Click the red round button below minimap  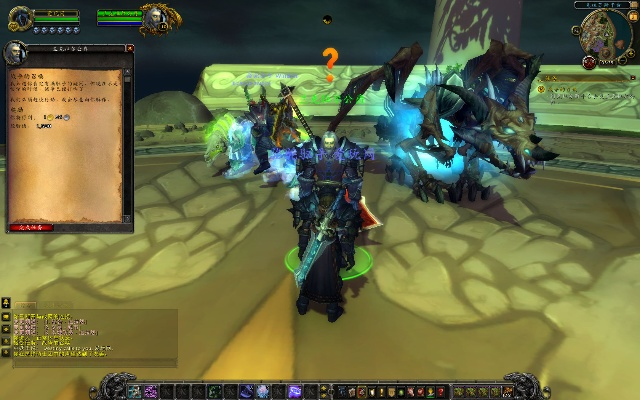tap(590, 61)
